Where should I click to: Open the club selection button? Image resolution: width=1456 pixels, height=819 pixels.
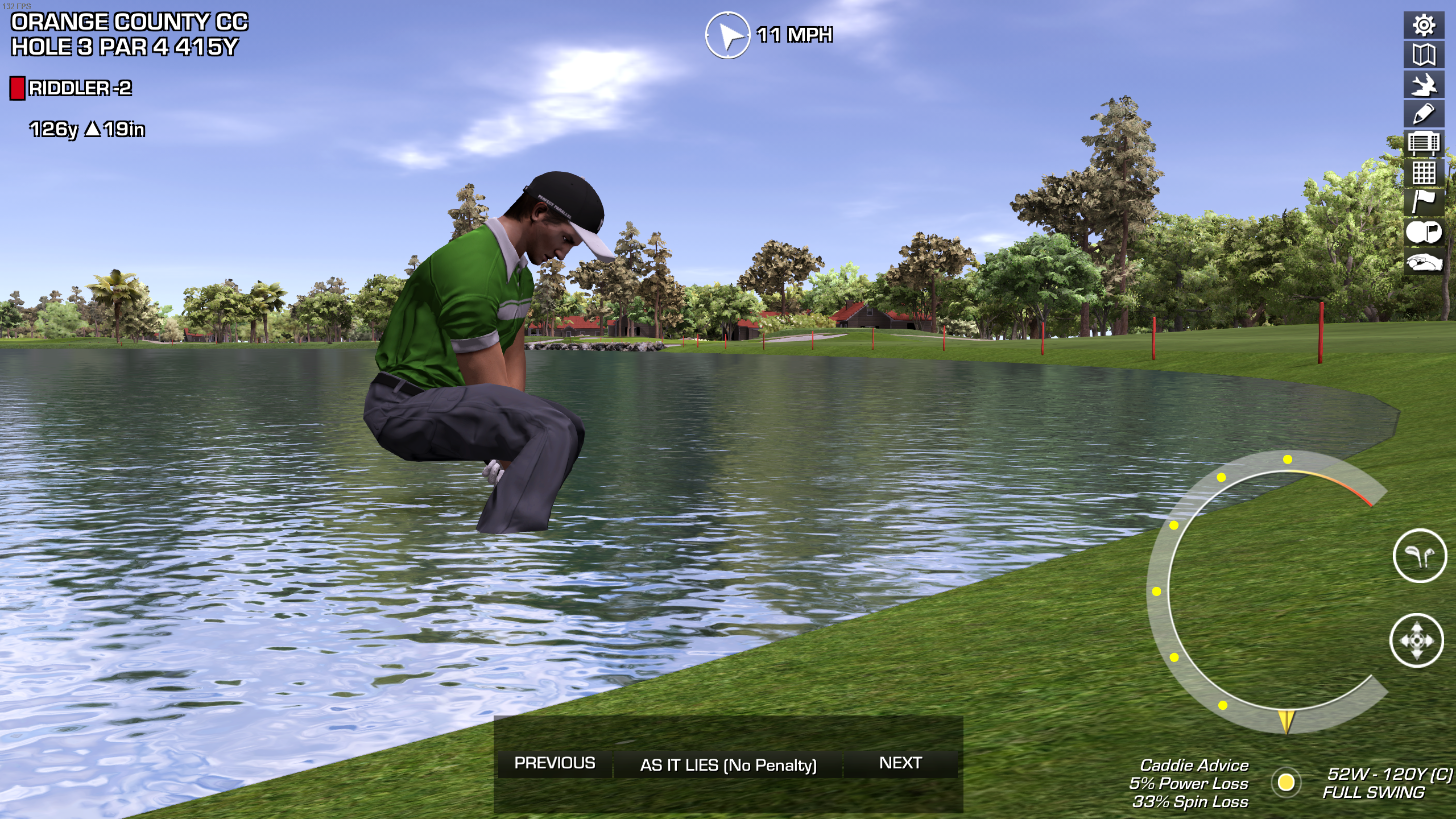[x=1419, y=556]
